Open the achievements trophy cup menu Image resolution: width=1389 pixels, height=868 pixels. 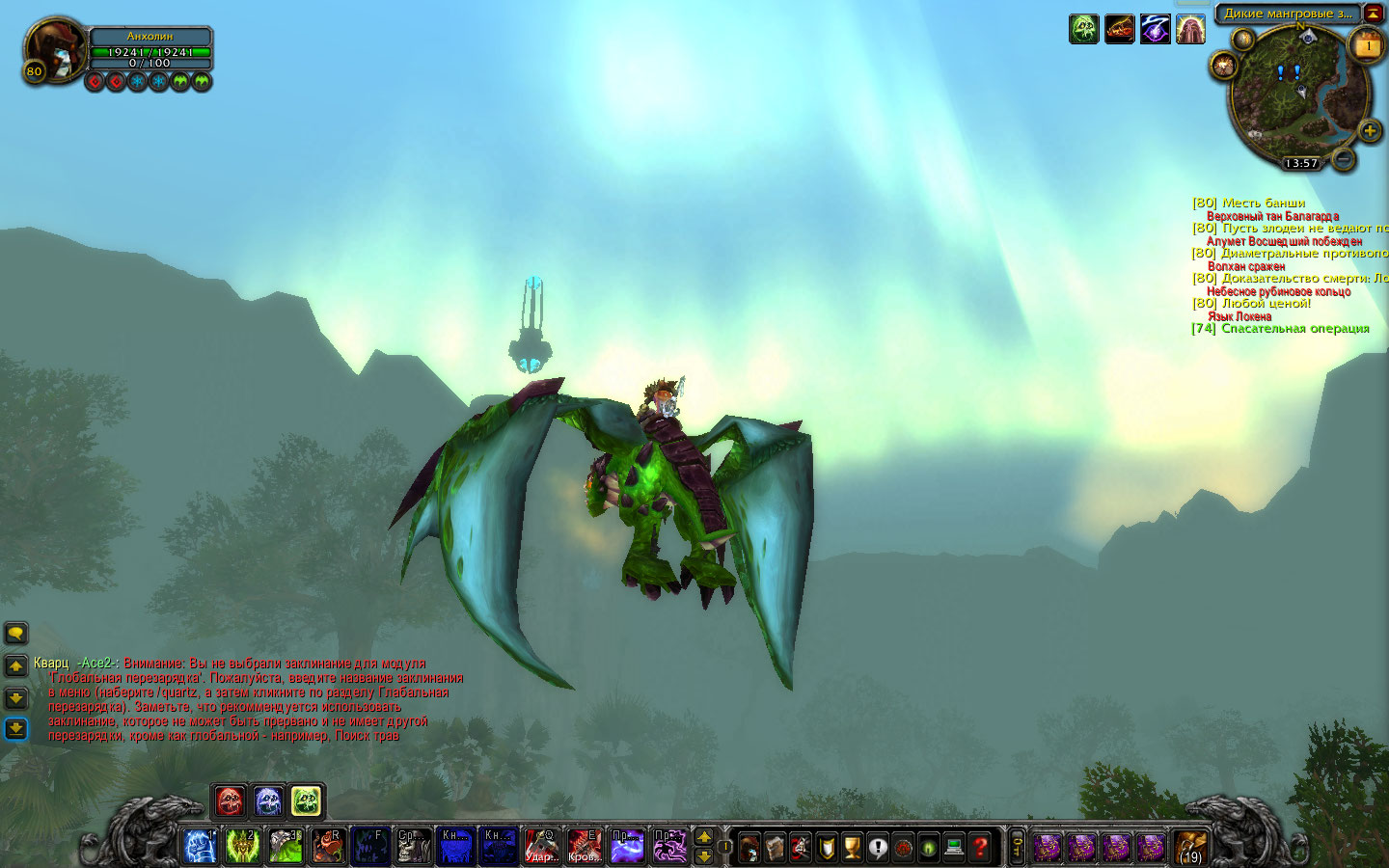[852, 848]
